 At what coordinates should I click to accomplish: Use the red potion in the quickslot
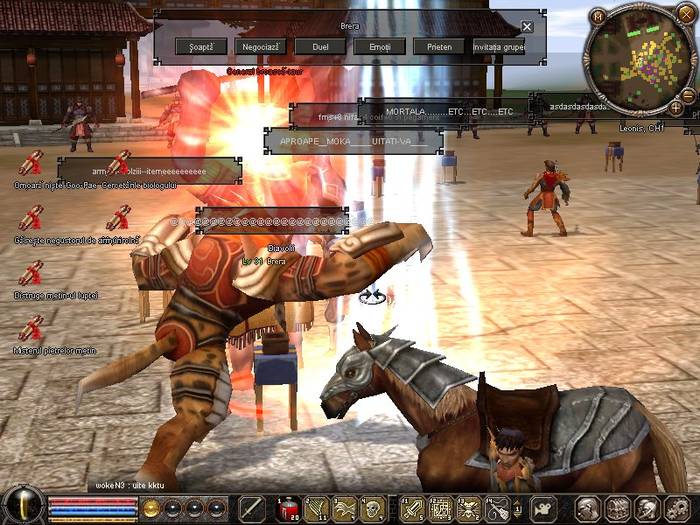point(288,508)
